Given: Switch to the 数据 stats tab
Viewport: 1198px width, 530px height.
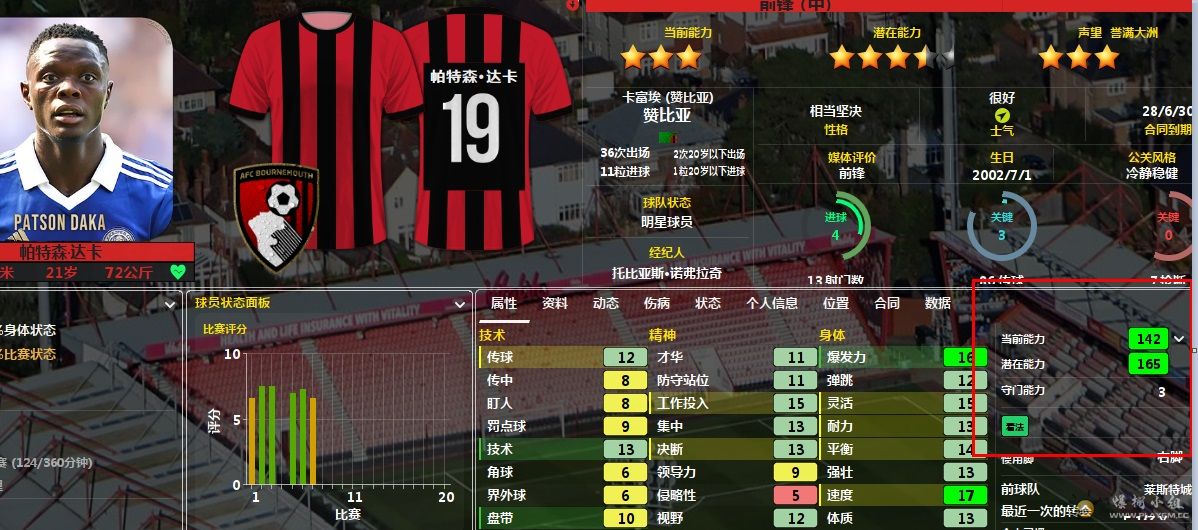Looking at the screenshot, I should pyautogui.click(x=938, y=304).
